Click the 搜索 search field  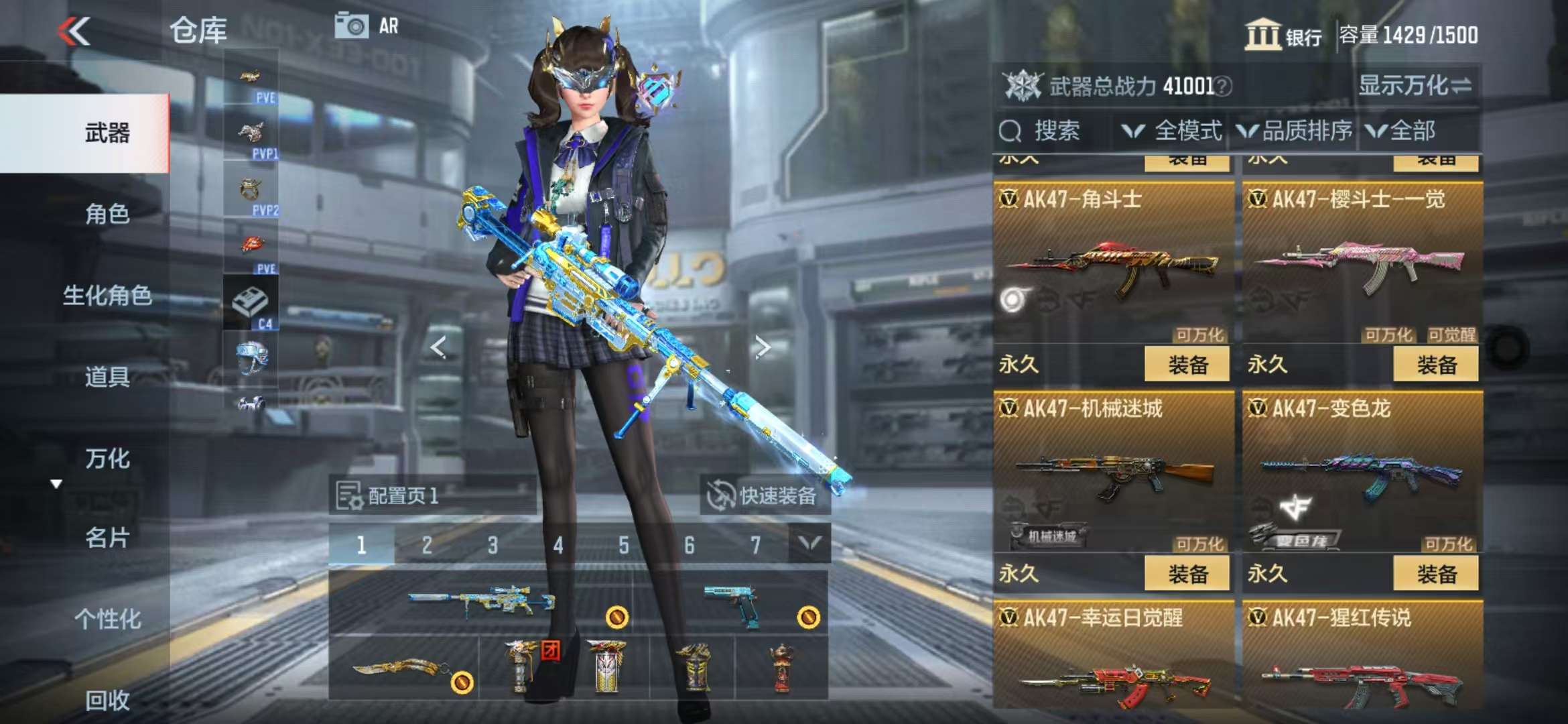tap(1055, 131)
